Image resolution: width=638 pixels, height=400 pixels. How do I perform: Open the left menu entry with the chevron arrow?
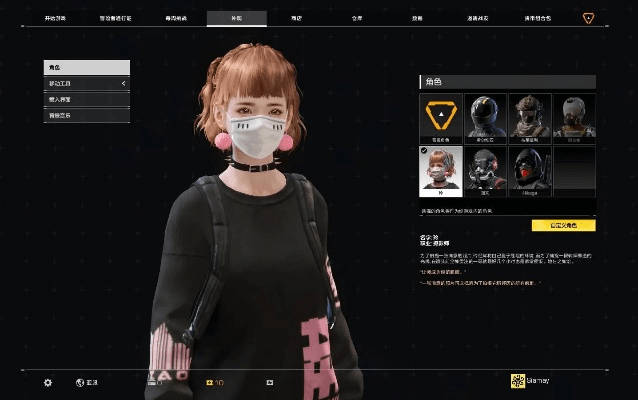(x=86, y=83)
